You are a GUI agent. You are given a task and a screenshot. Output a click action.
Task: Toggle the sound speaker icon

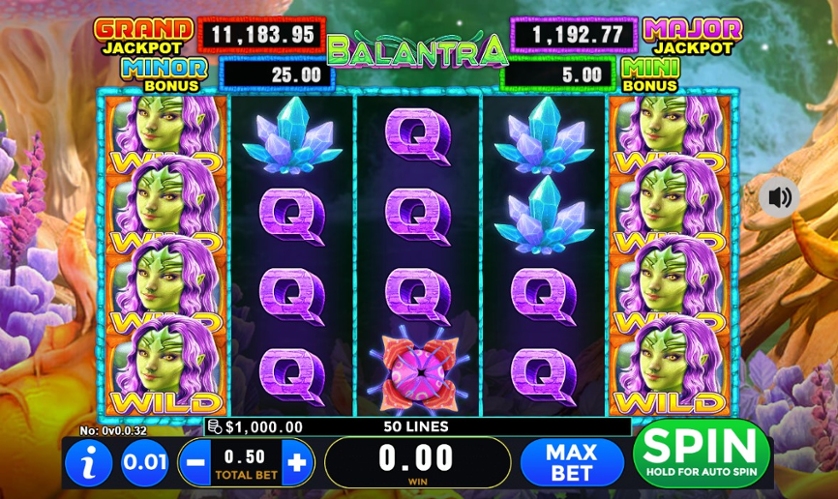coord(779,196)
